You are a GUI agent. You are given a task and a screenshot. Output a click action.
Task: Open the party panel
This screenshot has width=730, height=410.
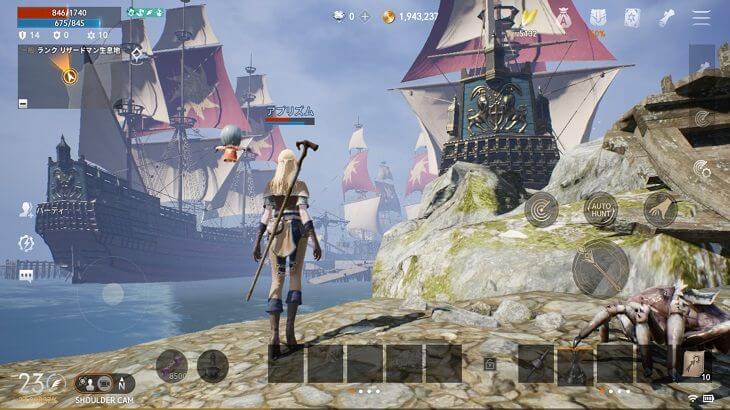click(x=26, y=210)
